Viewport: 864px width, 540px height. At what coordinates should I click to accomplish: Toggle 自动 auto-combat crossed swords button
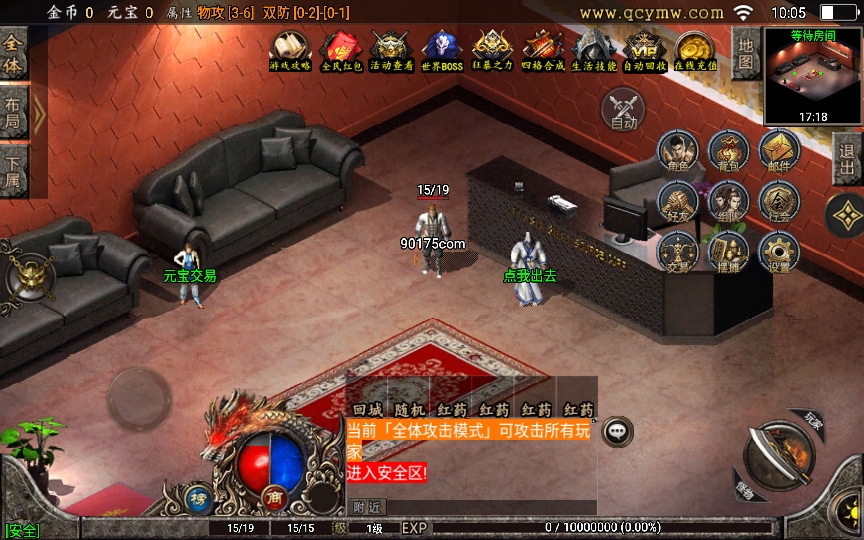click(x=623, y=108)
